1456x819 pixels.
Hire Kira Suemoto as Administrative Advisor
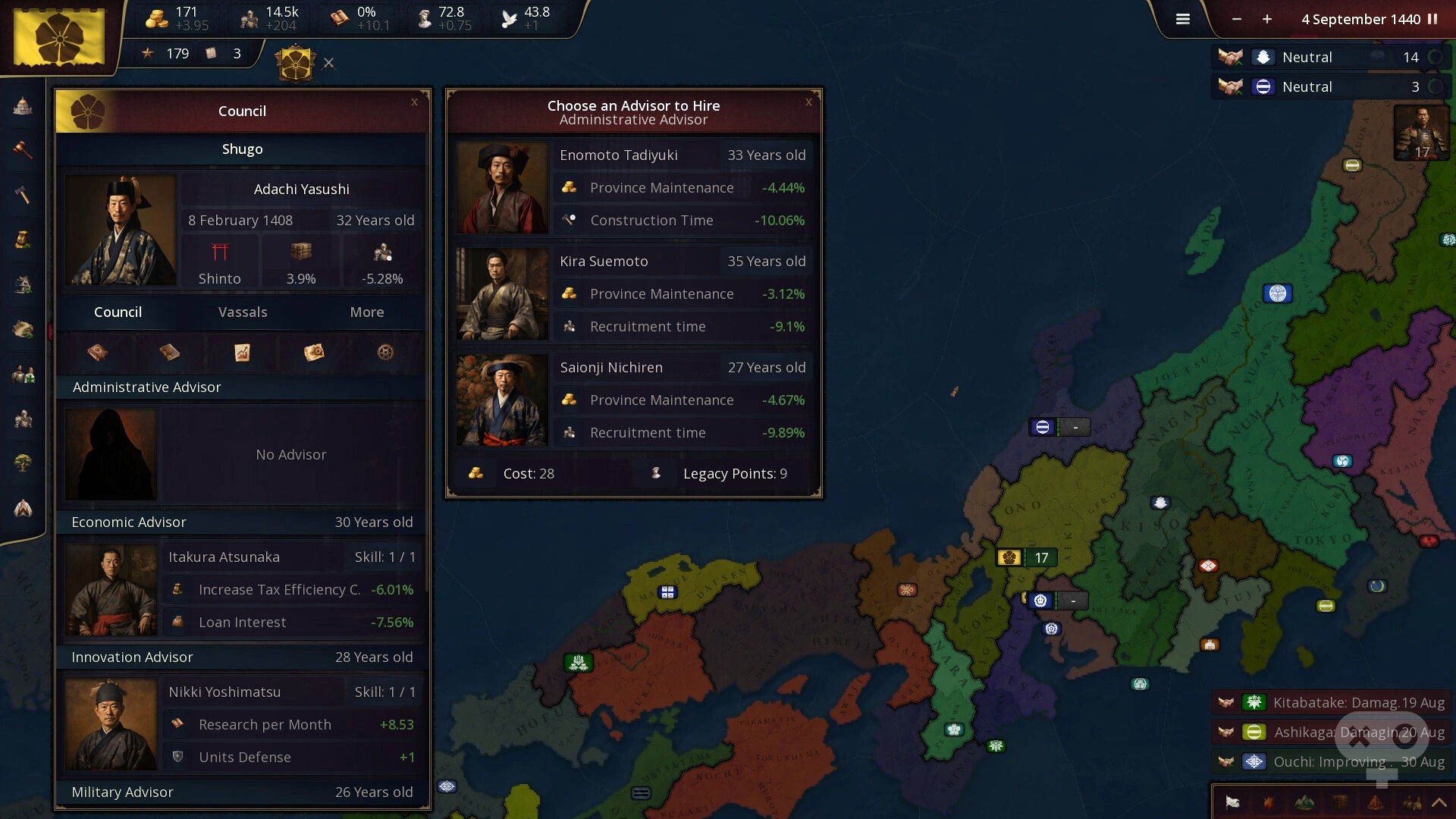[634, 294]
